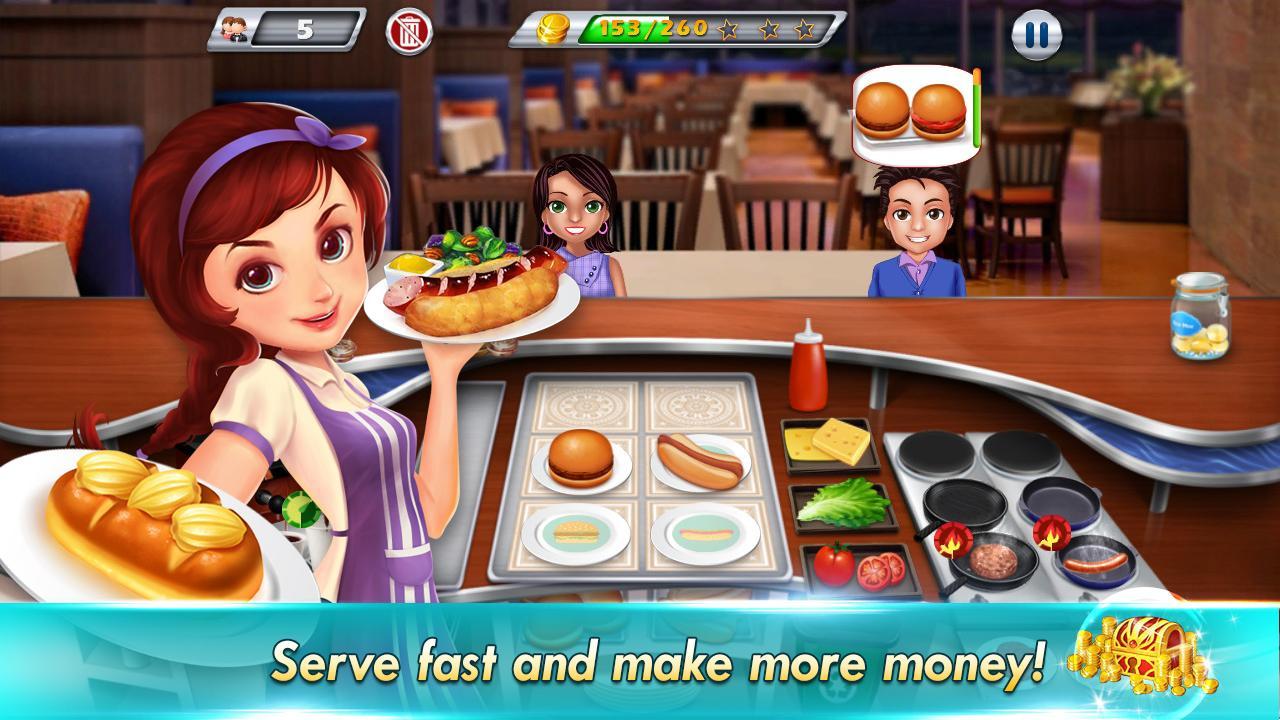Select the burger bun on the serving tray

pos(580,458)
